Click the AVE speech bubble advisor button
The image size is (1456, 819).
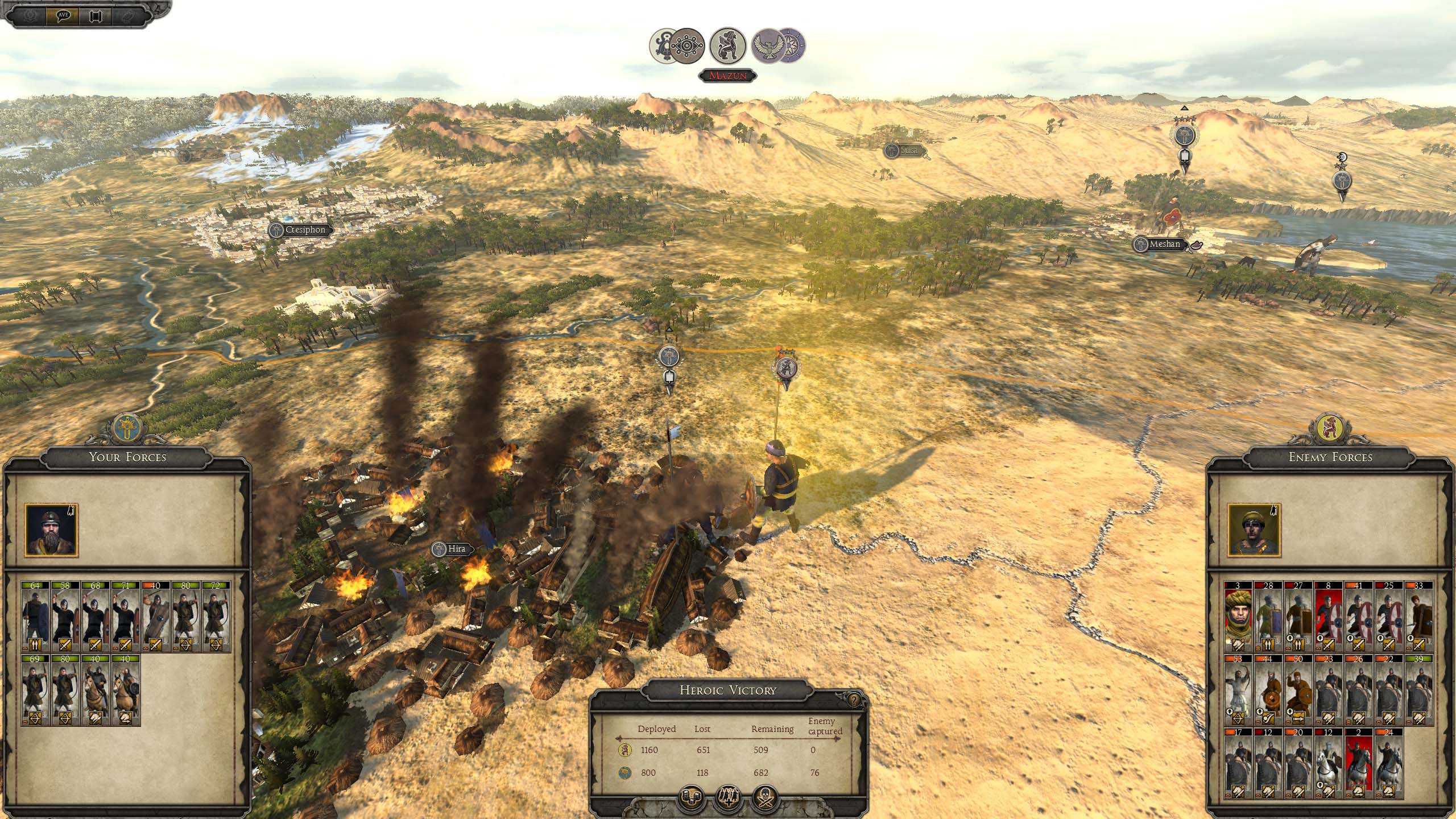[x=63, y=15]
